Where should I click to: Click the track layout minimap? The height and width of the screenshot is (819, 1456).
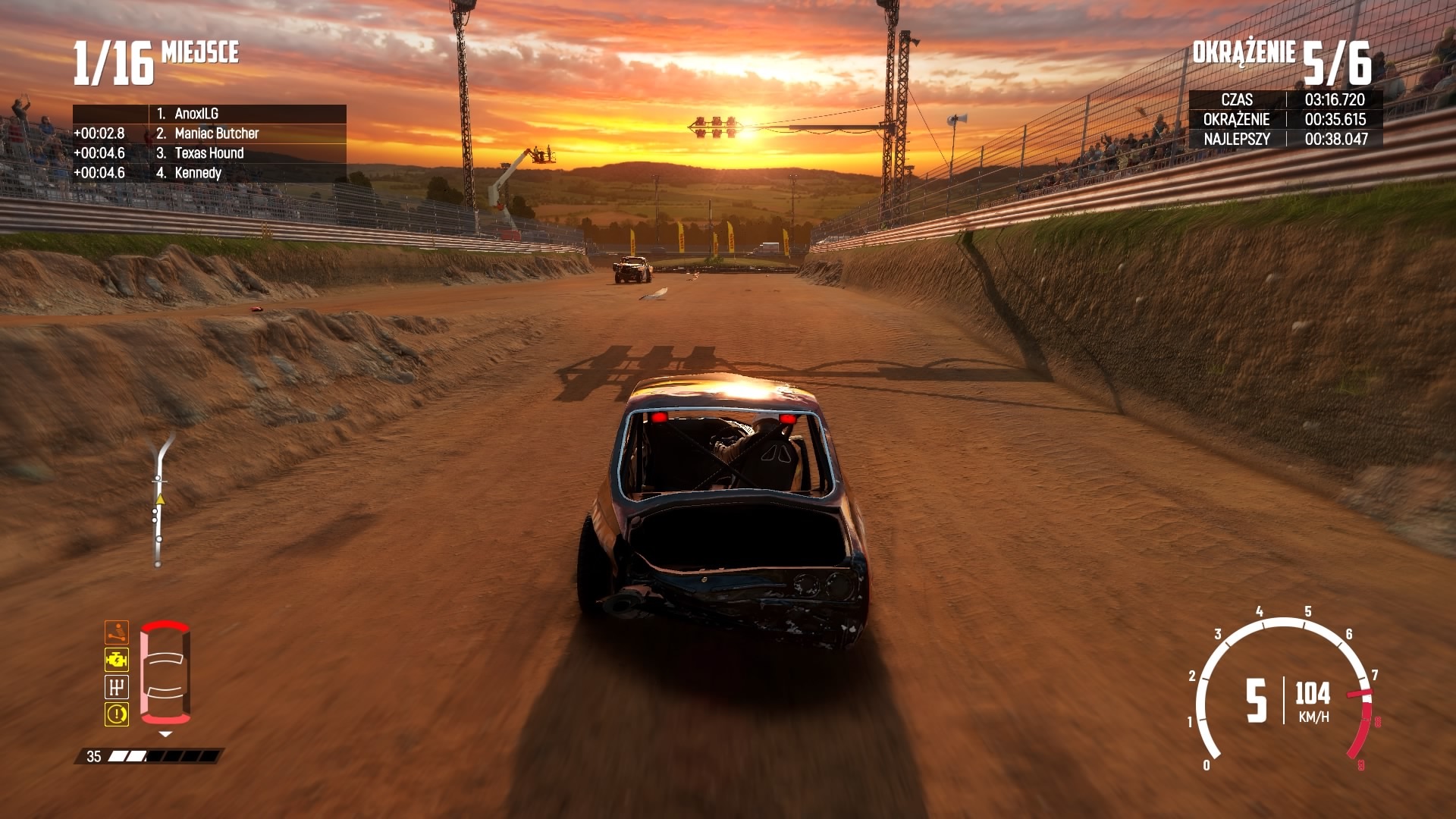coord(159,500)
